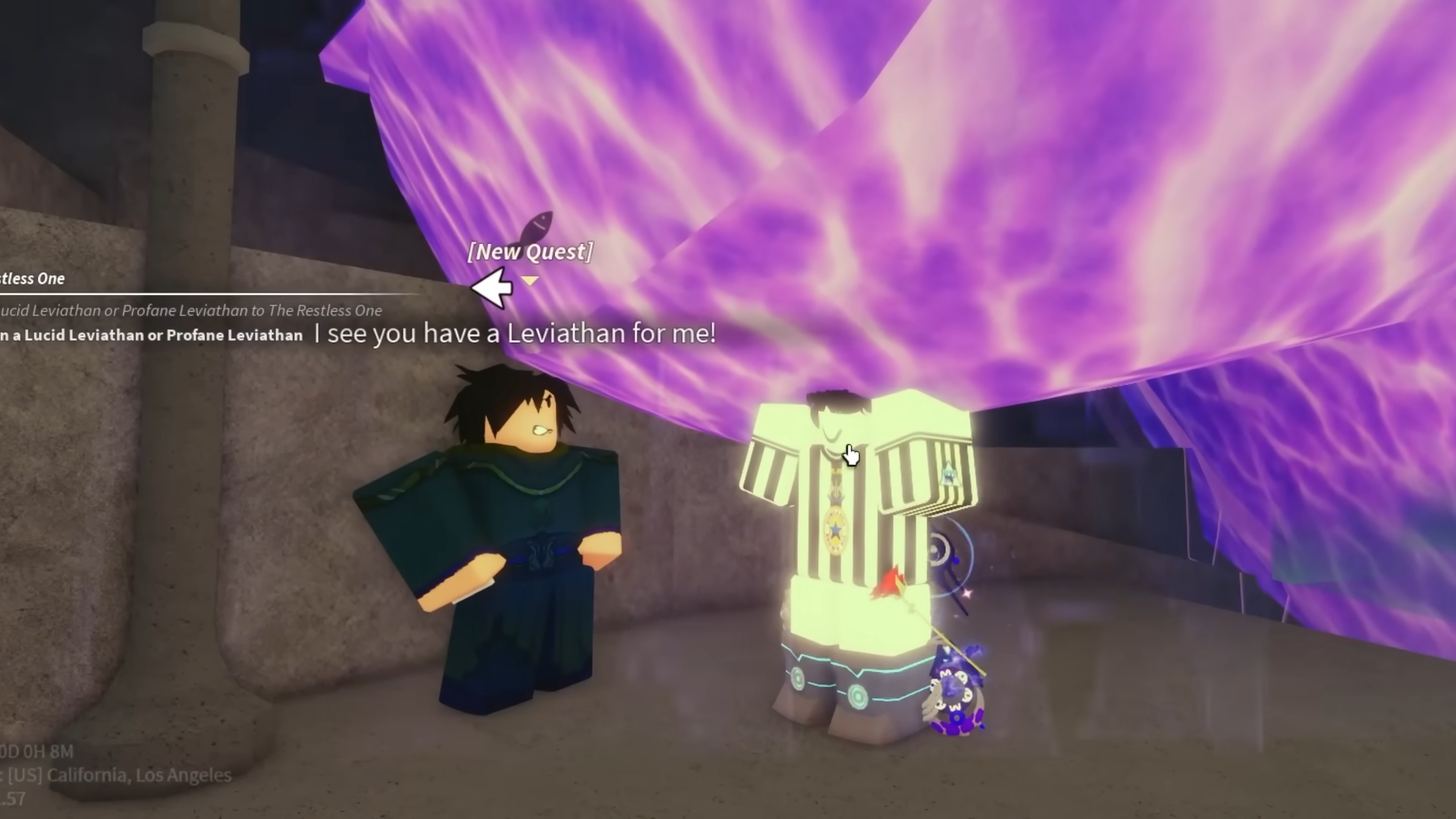Image resolution: width=1456 pixels, height=819 pixels.
Task: Select the white arrow quest pointer
Action: (x=491, y=287)
